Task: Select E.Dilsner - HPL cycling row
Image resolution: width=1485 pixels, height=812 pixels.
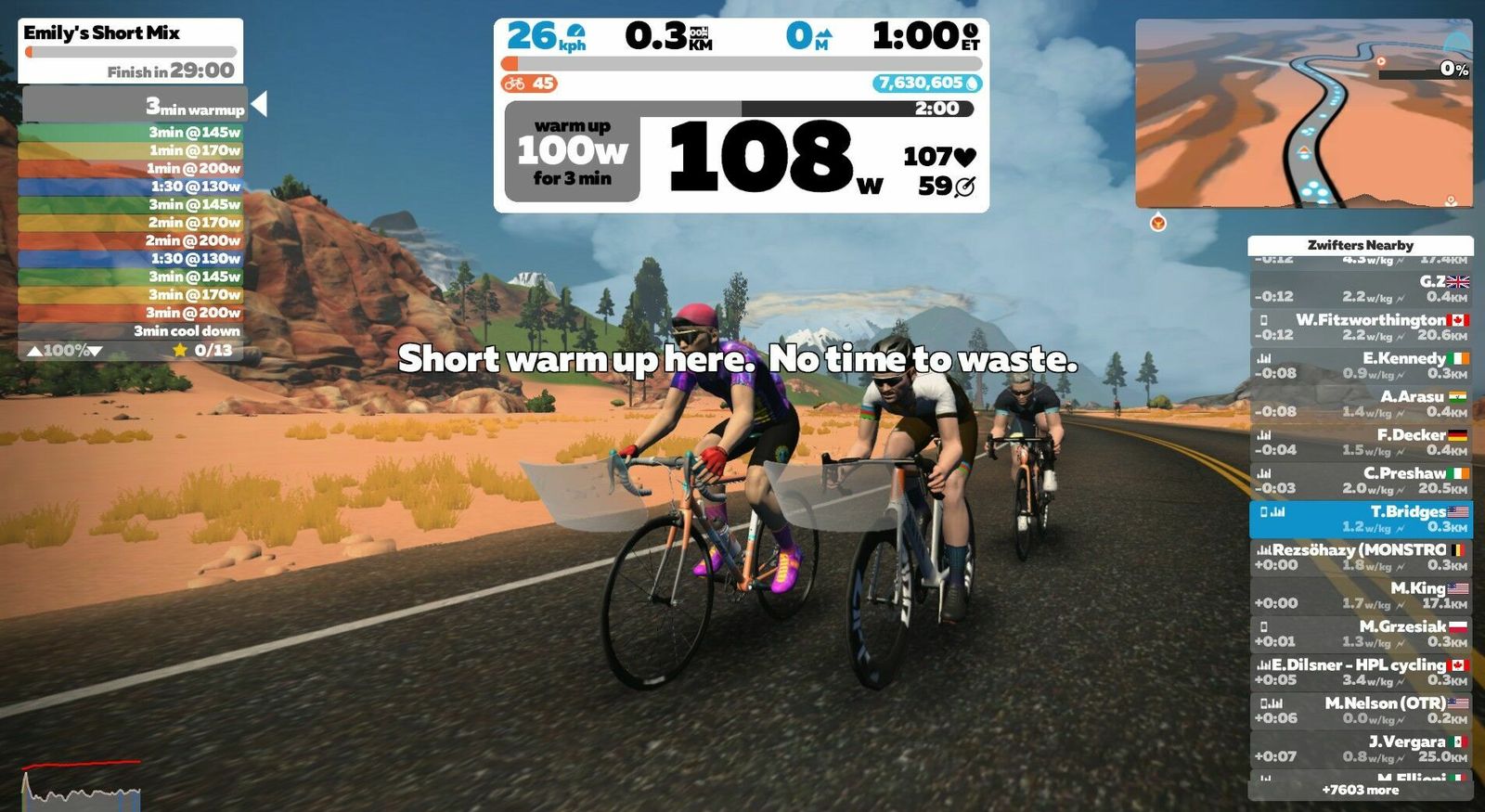Action: pyautogui.click(x=1361, y=672)
